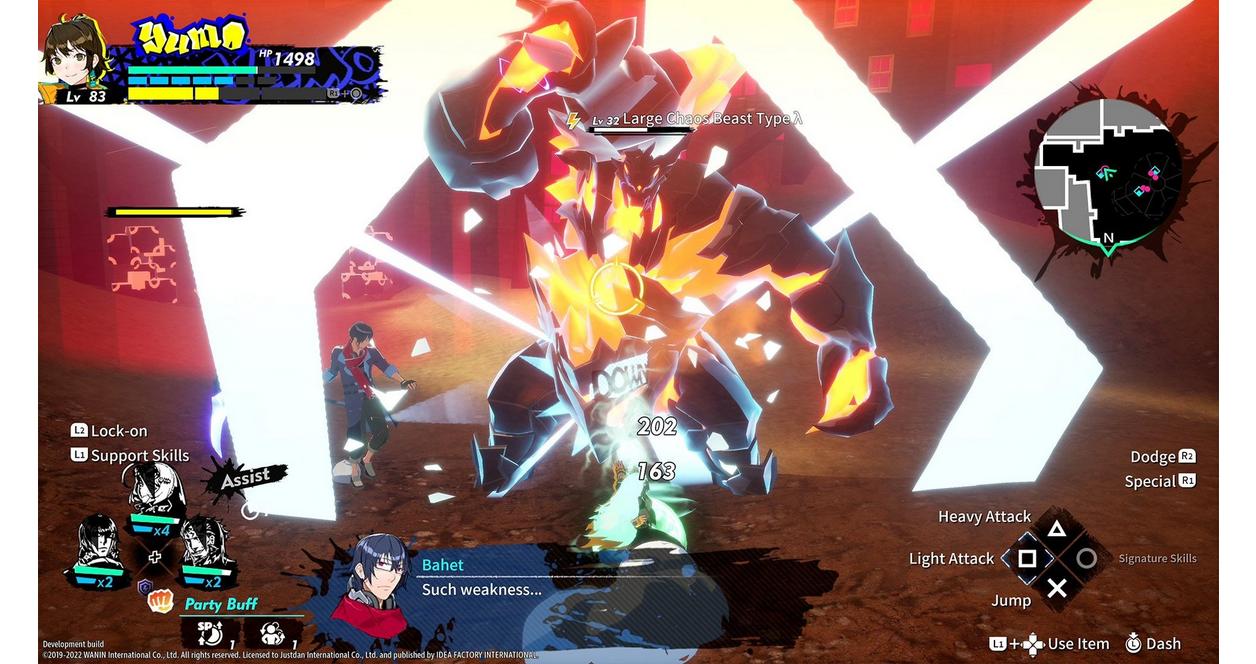Select the support ally portrait with x4

point(154,495)
